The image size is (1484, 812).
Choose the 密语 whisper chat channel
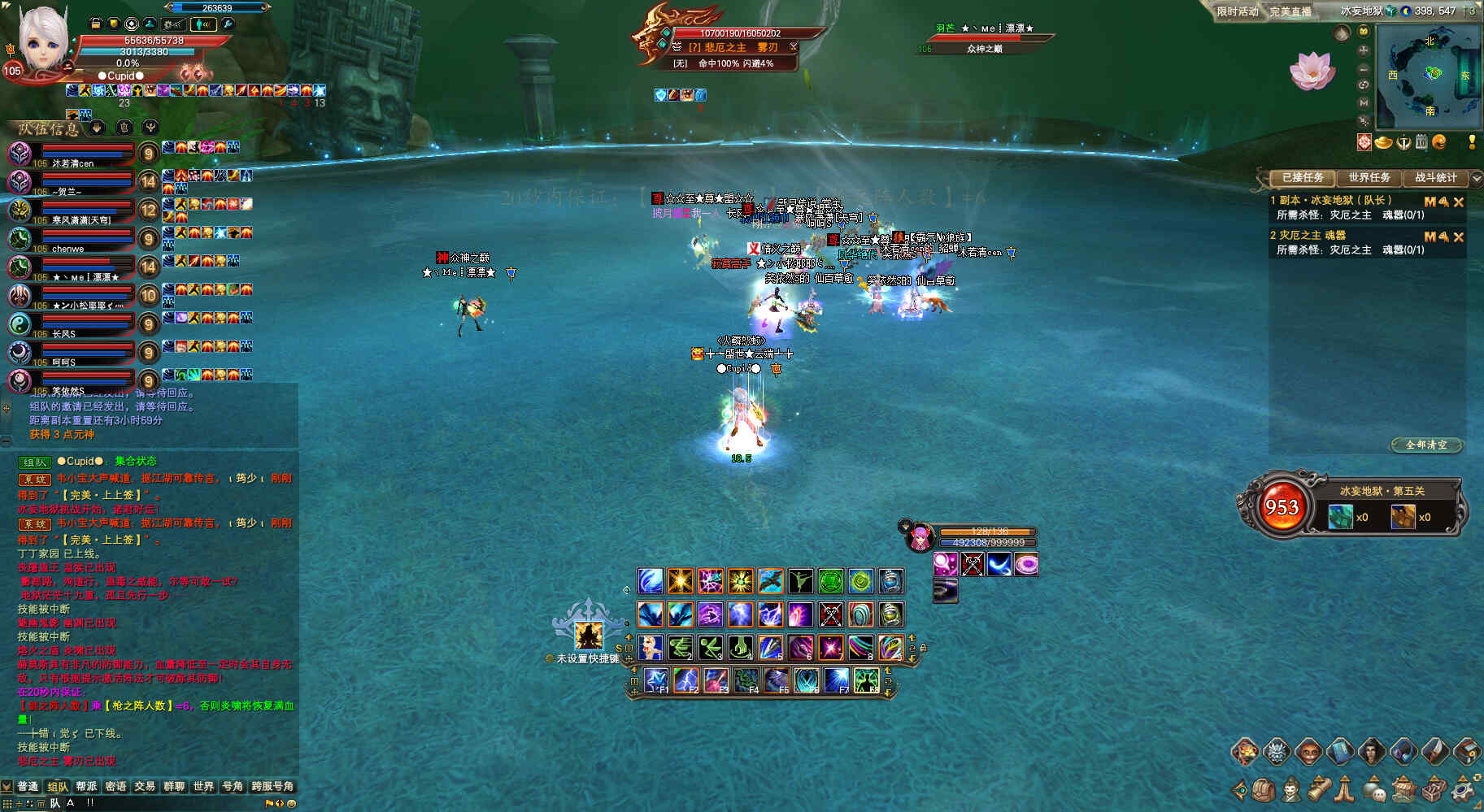(115, 786)
